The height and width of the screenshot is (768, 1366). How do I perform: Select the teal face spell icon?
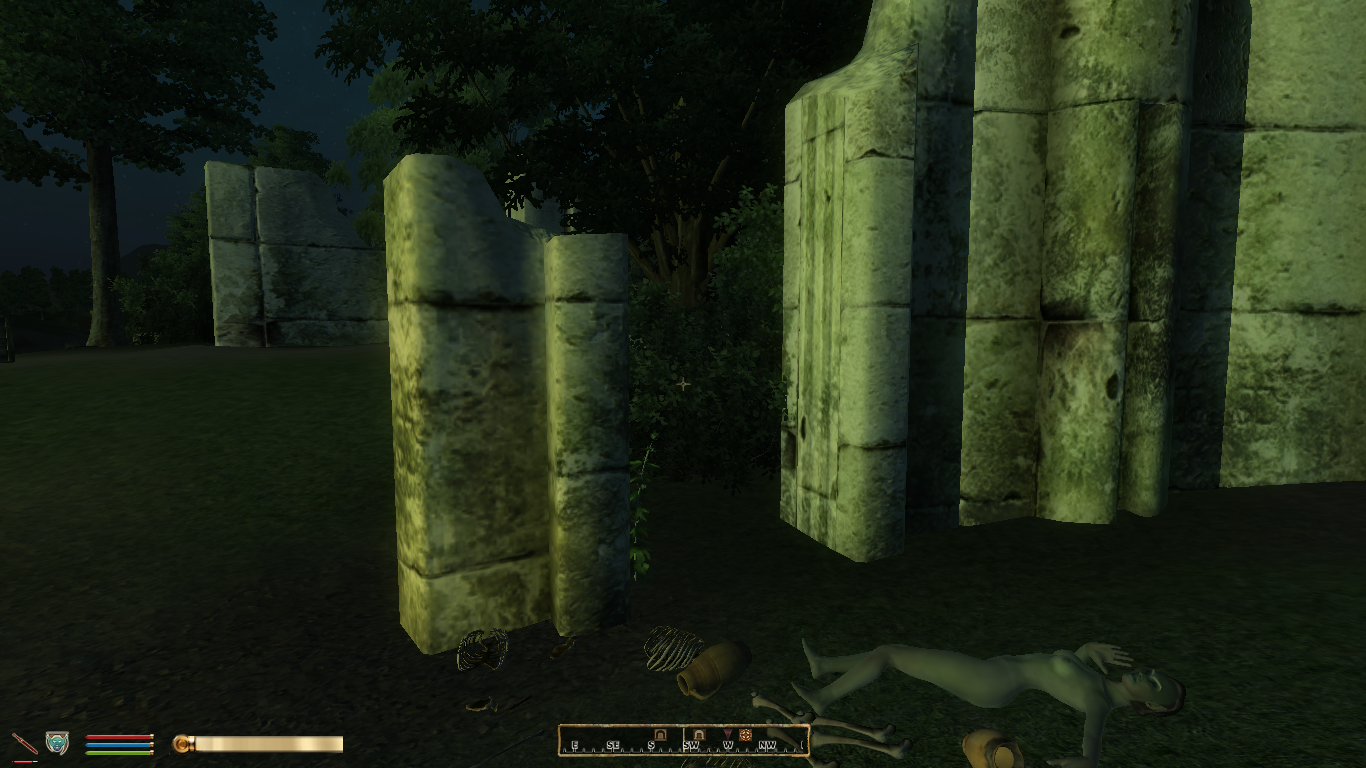(57, 742)
